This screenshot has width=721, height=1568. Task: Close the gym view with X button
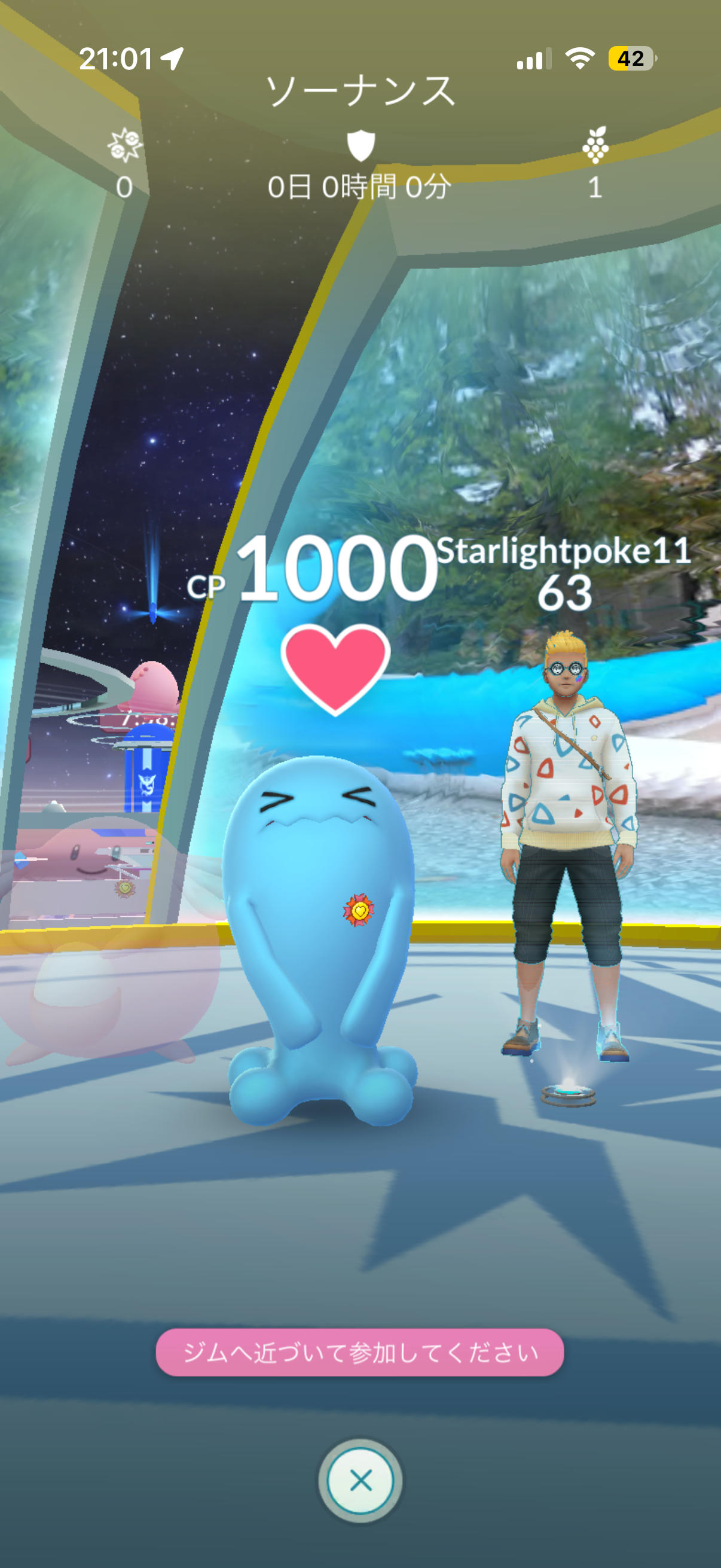360,1479
